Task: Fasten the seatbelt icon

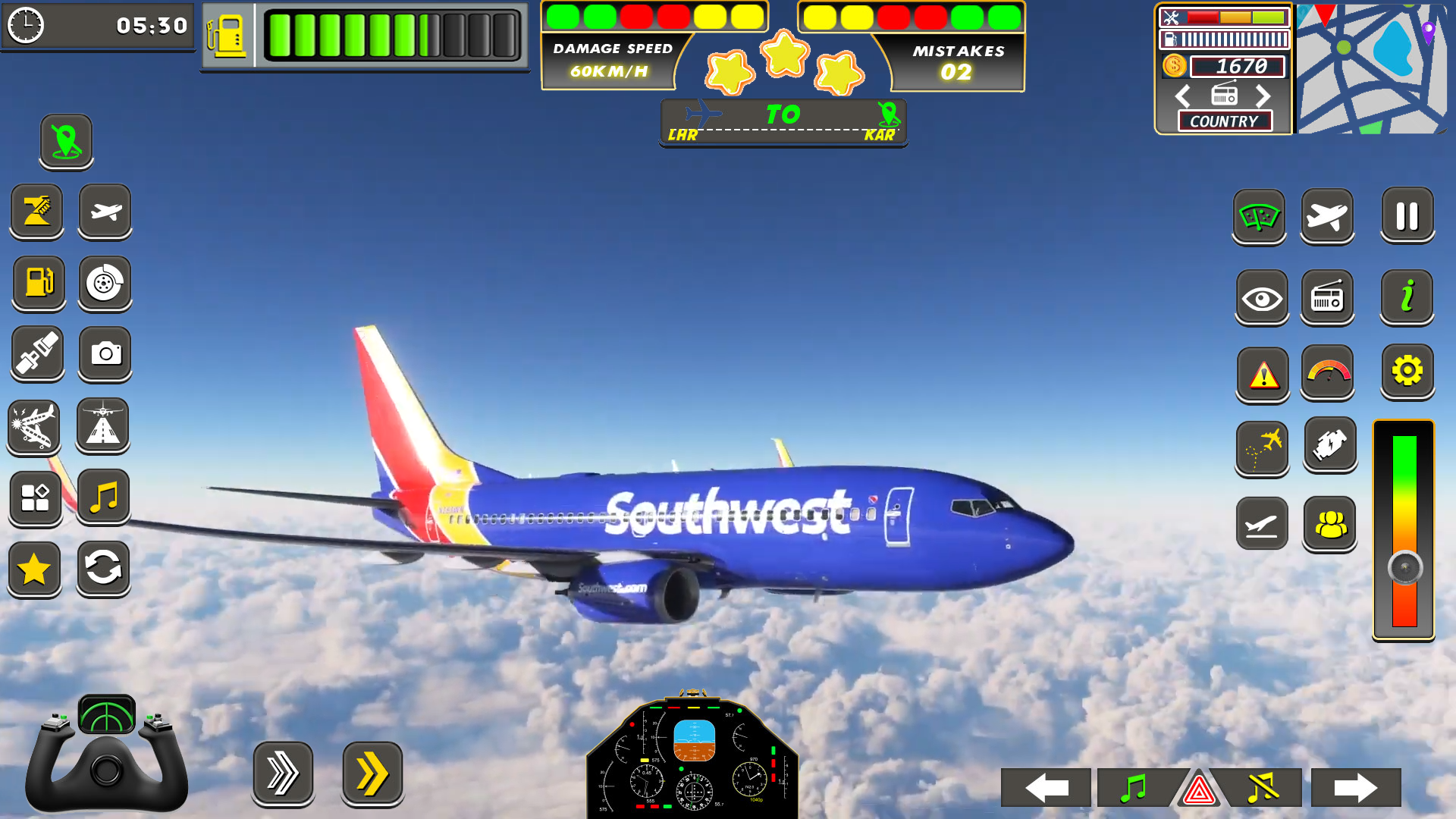Action: tap(36, 354)
